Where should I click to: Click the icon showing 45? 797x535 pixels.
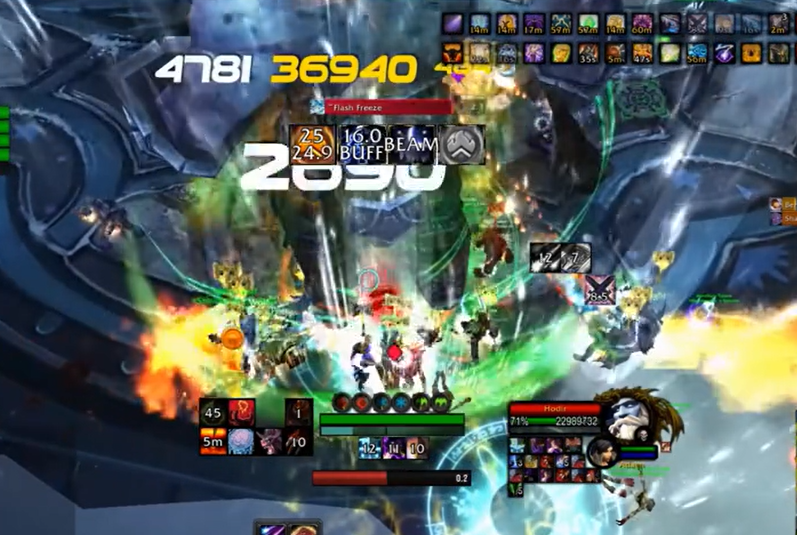point(212,414)
